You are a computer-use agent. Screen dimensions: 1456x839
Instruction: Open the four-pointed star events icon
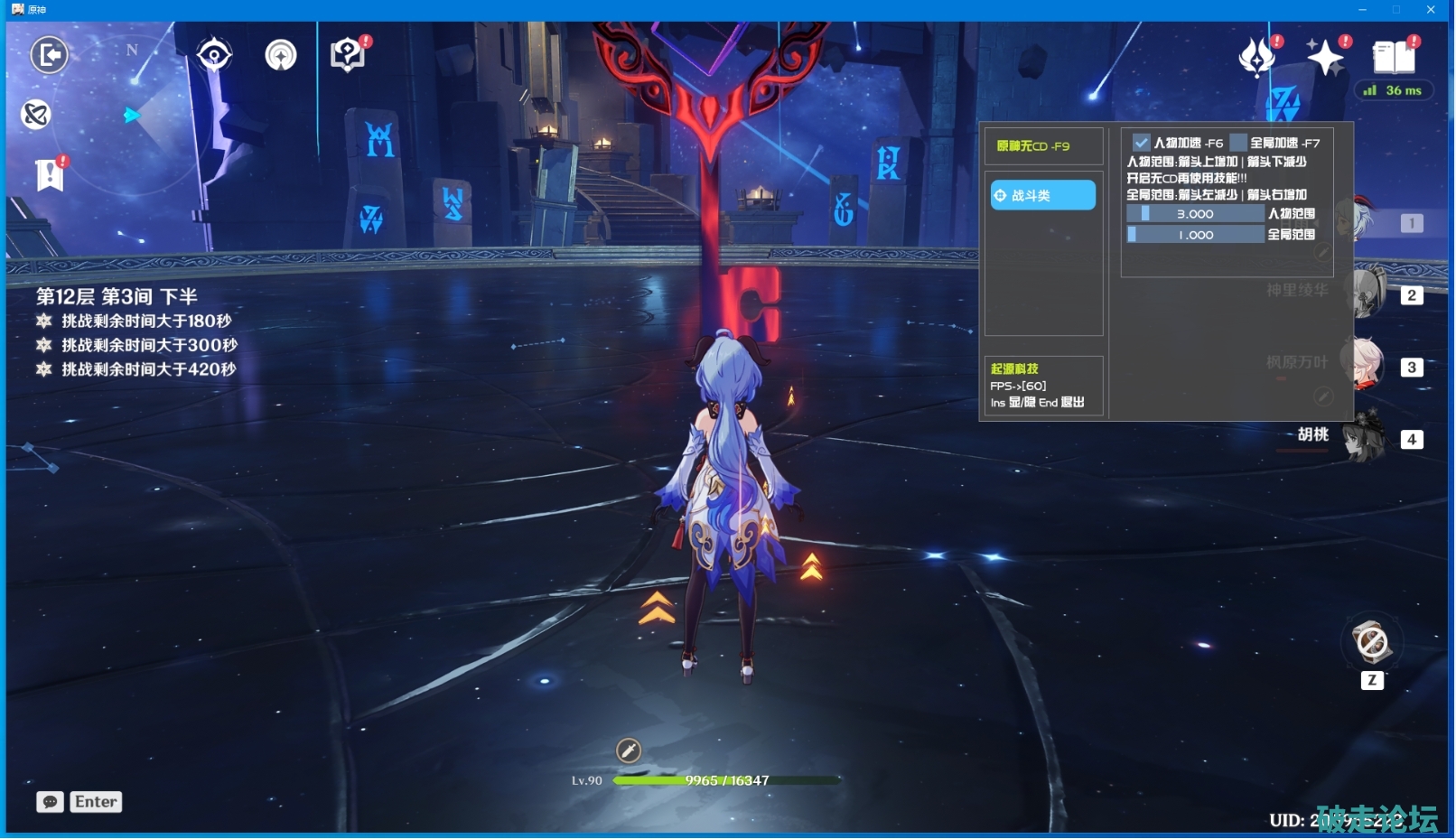1325,57
